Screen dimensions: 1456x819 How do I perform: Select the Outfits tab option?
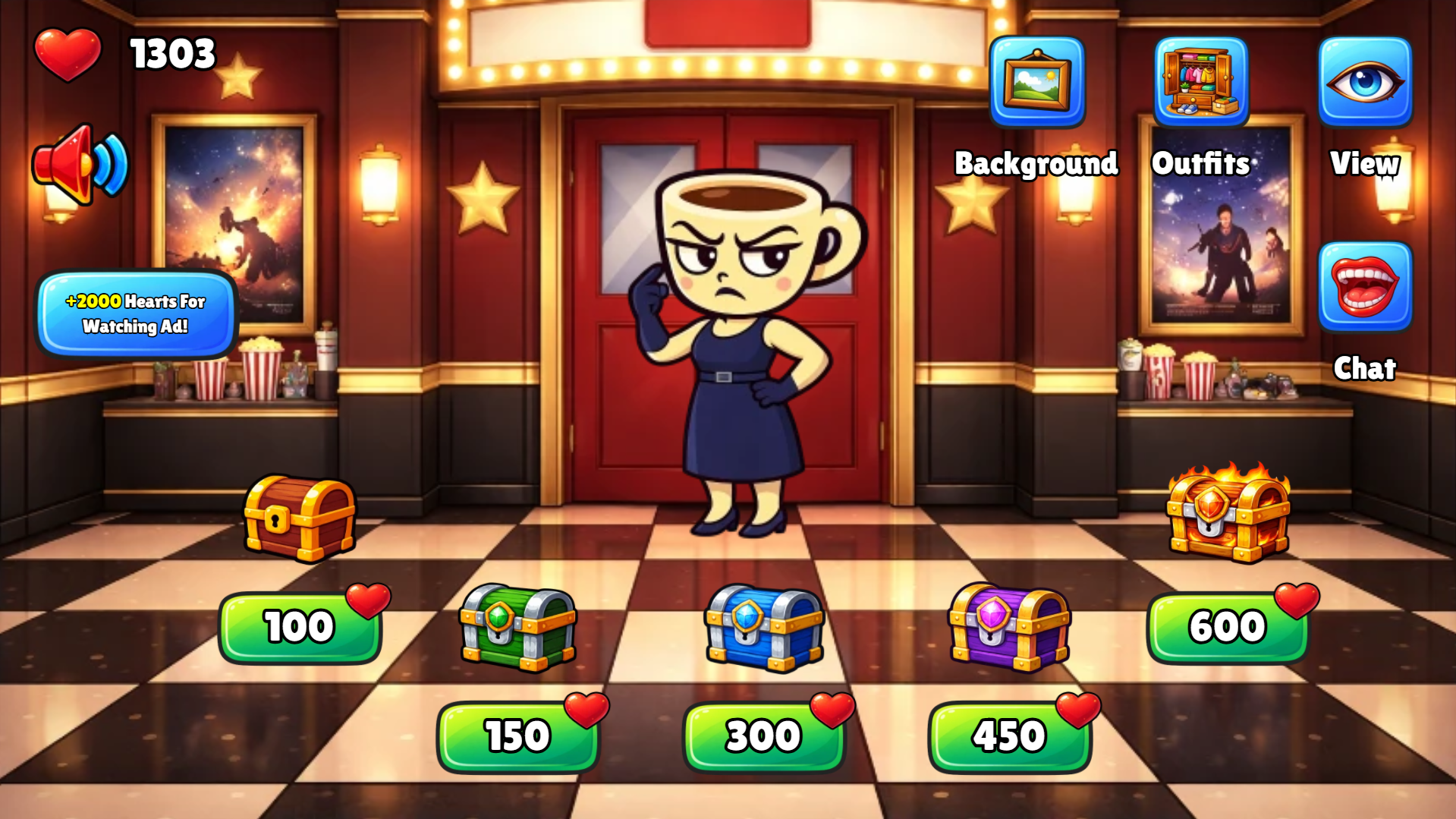[x=1201, y=82]
